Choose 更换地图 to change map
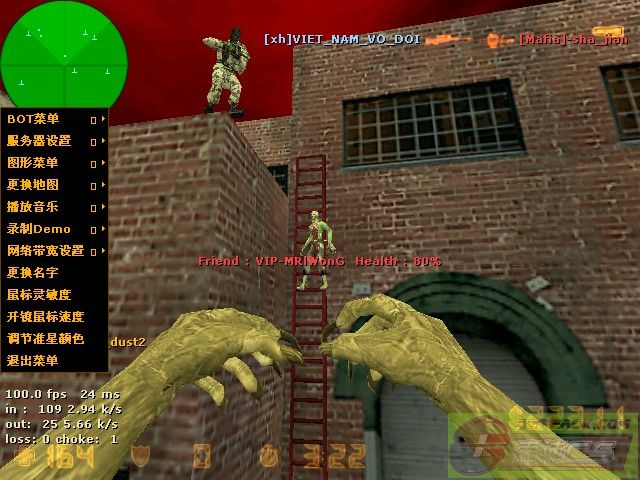This screenshot has height=480, width=640. tap(34, 185)
